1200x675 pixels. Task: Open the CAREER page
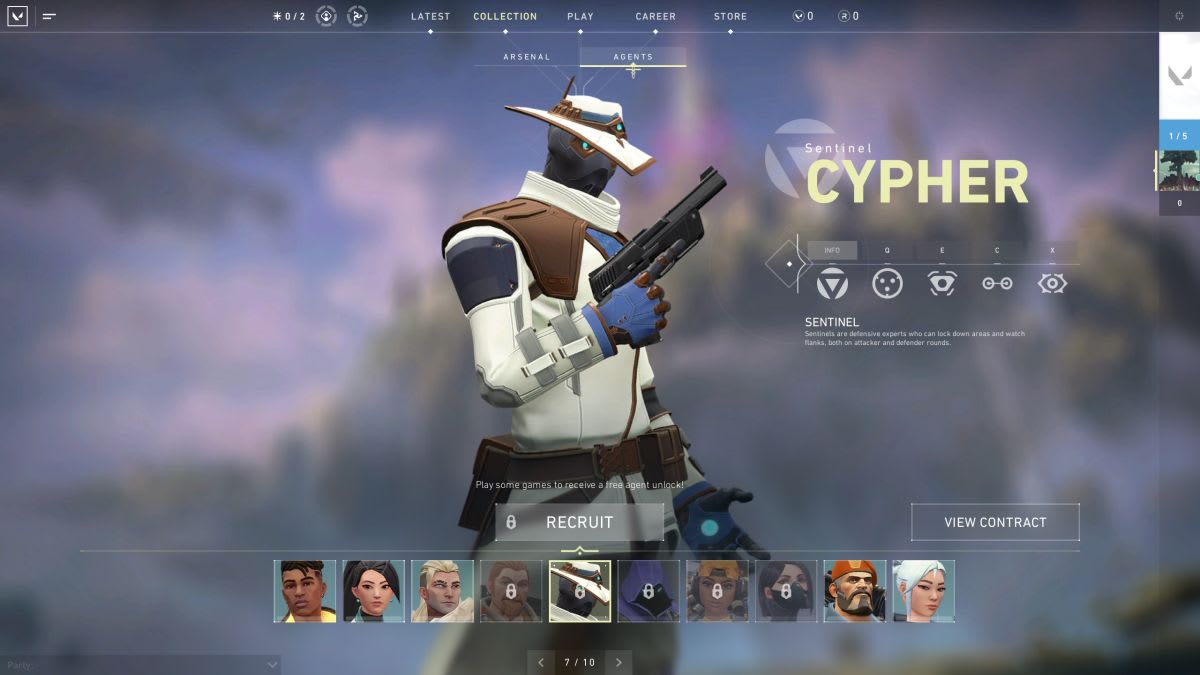point(655,16)
